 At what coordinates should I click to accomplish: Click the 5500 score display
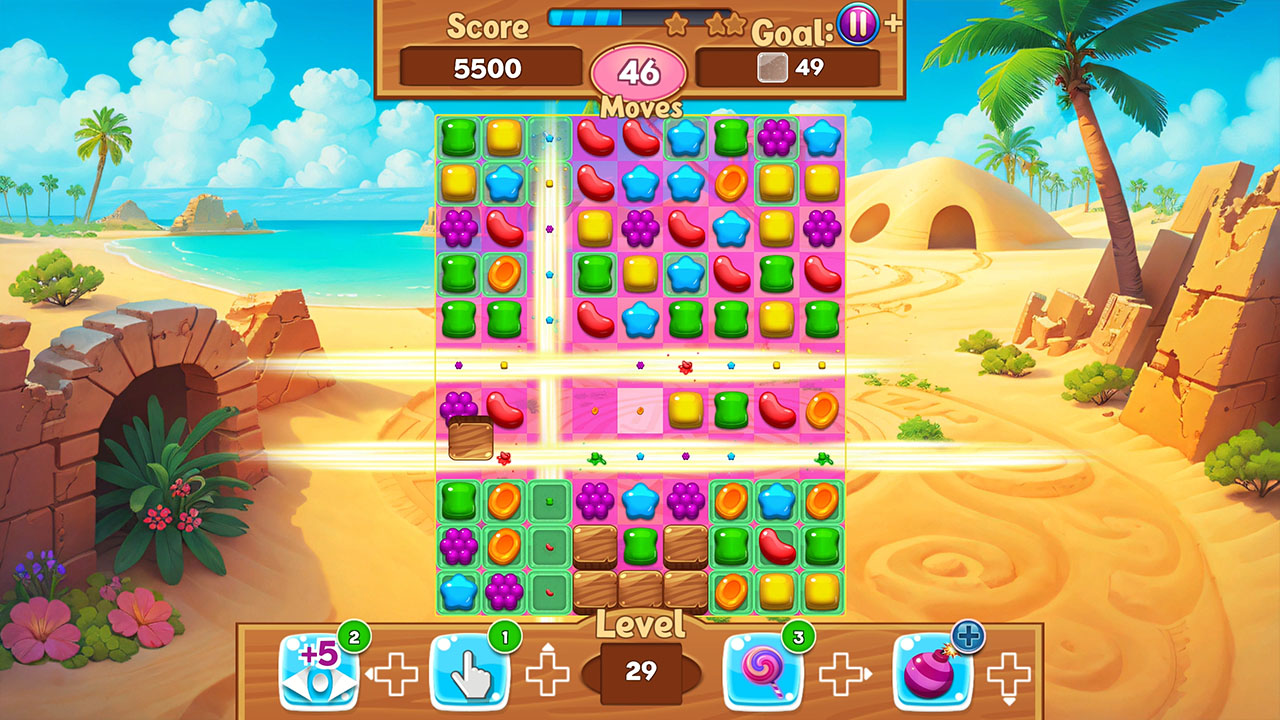point(488,68)
